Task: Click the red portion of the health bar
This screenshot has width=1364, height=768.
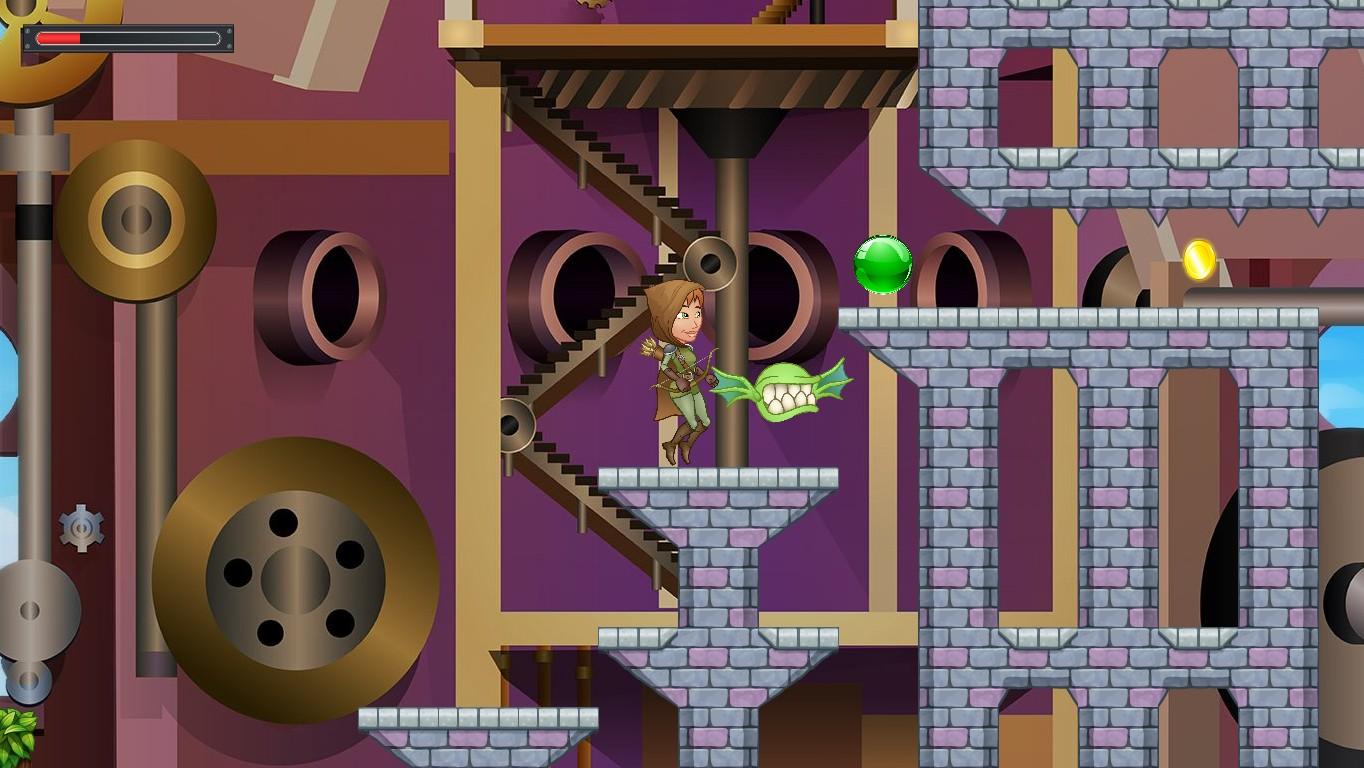Action: point(60,39)
